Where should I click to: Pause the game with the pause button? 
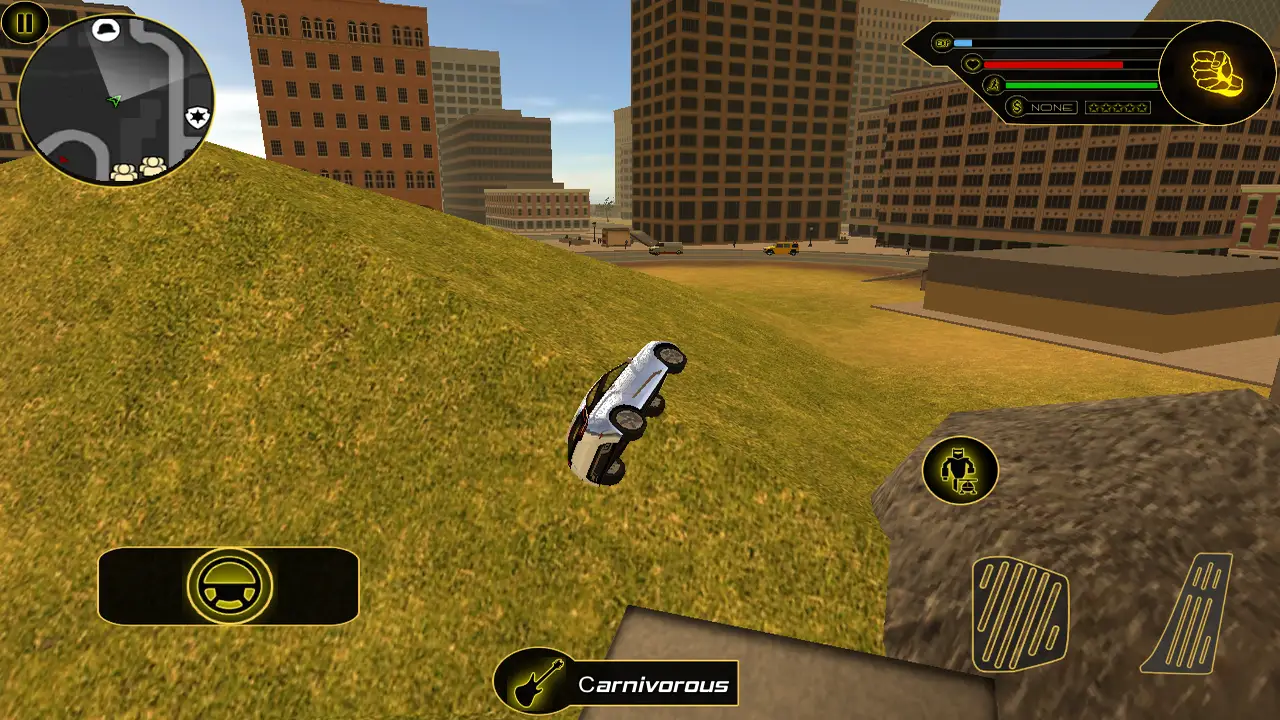click(x=25, y=22)
